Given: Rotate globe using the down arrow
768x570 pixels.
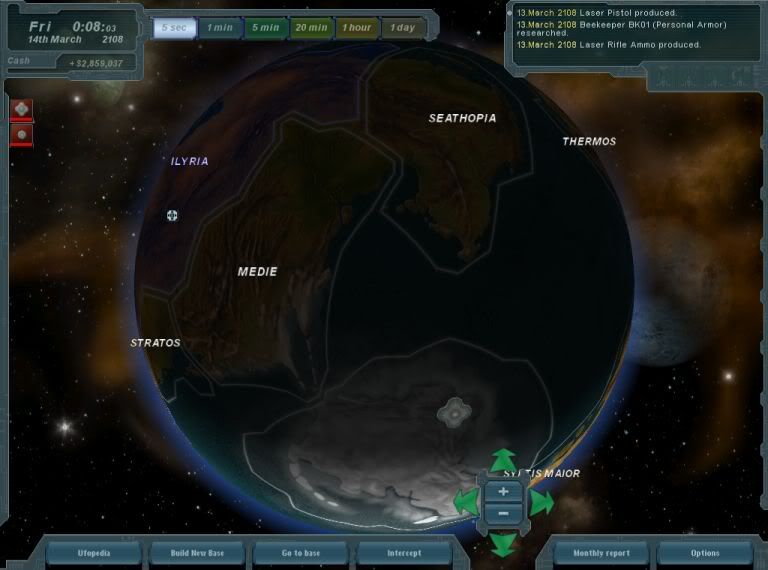Looking at the screenshot, I should click(x=503, y=543).
